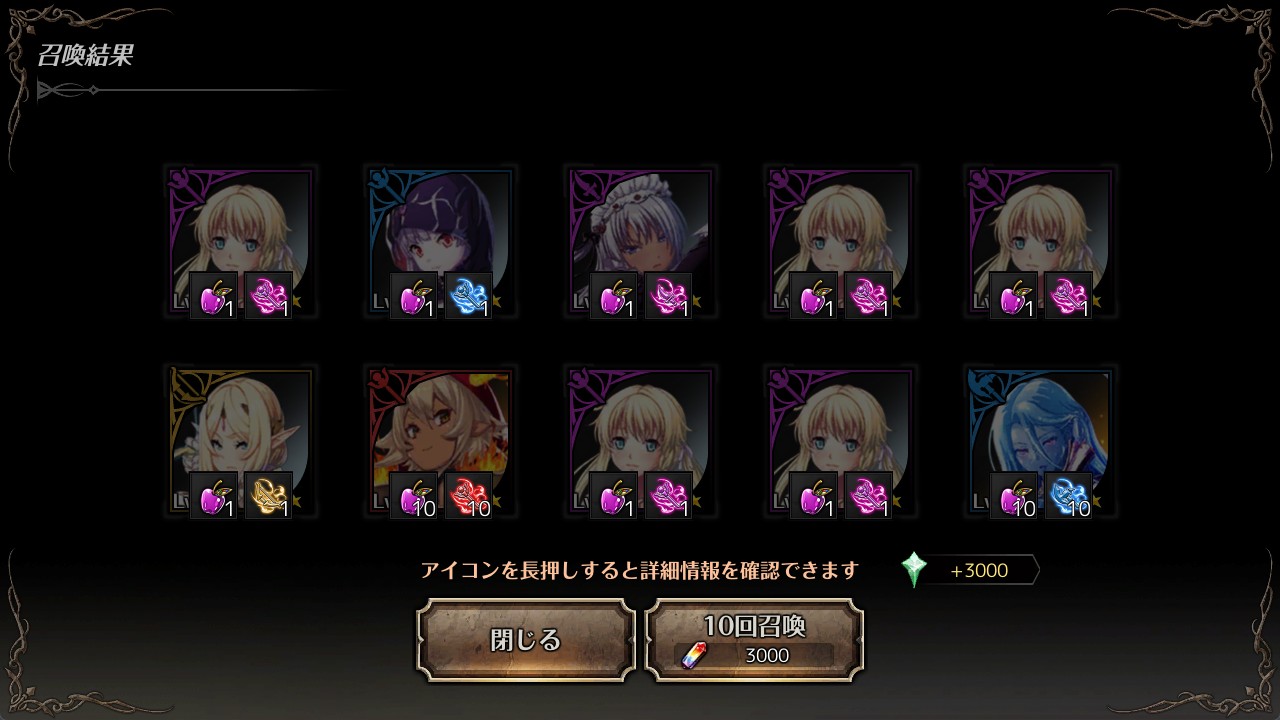1280x720 pixels.
Task: Pick the red-framed dark-skinned elf card
Action: pyautogui.click(x=440, y=442)
